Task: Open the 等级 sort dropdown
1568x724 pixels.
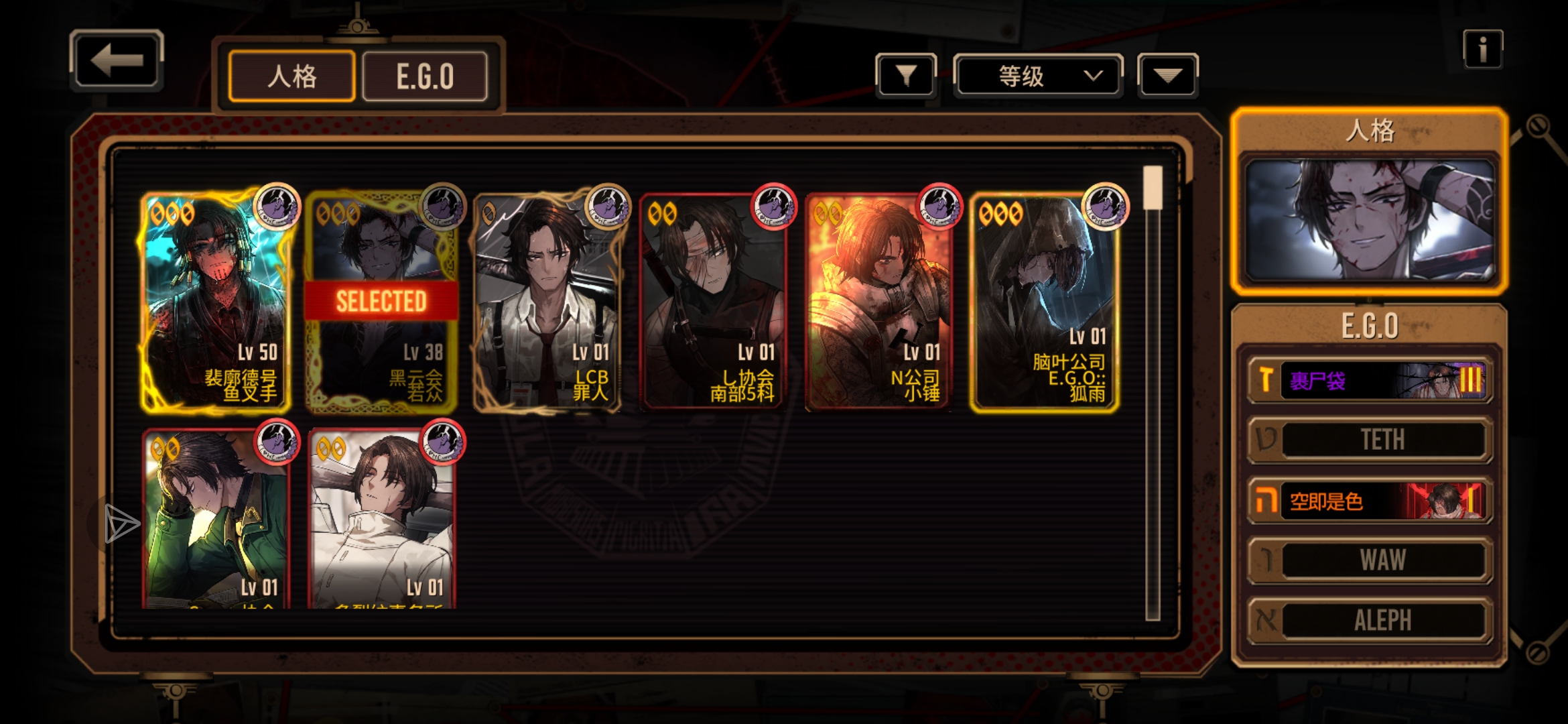Action: [x=1037, y=76]
